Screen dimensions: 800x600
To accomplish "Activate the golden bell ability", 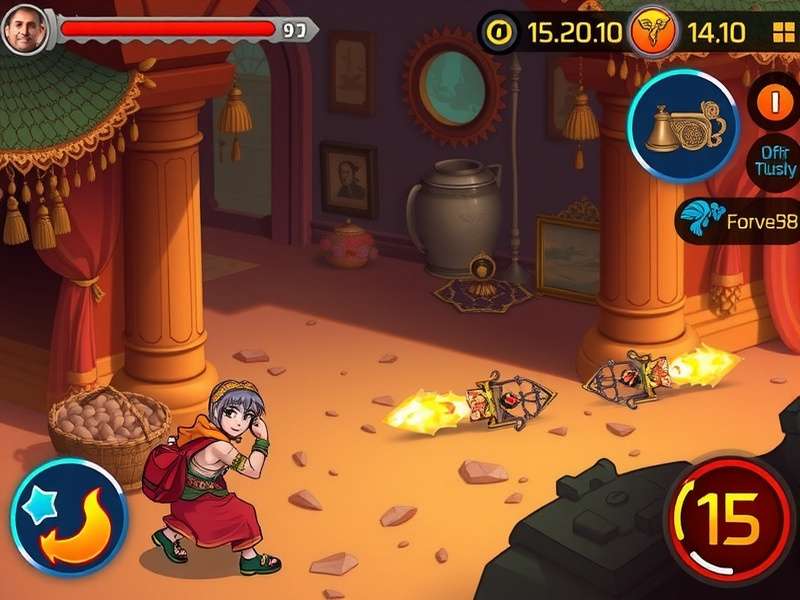I will [682, 126].
